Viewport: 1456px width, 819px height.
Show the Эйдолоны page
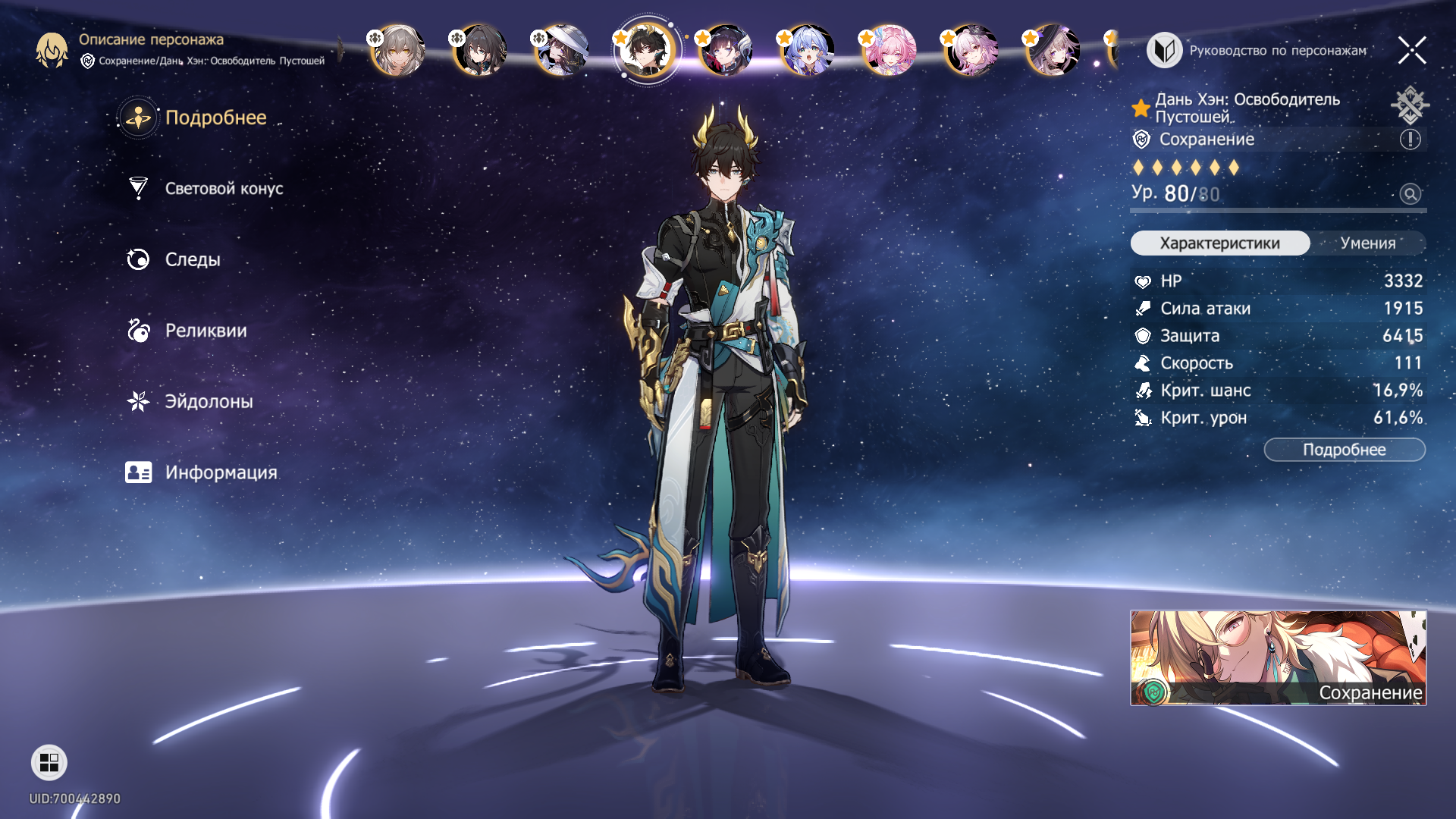tap(208, 402)
